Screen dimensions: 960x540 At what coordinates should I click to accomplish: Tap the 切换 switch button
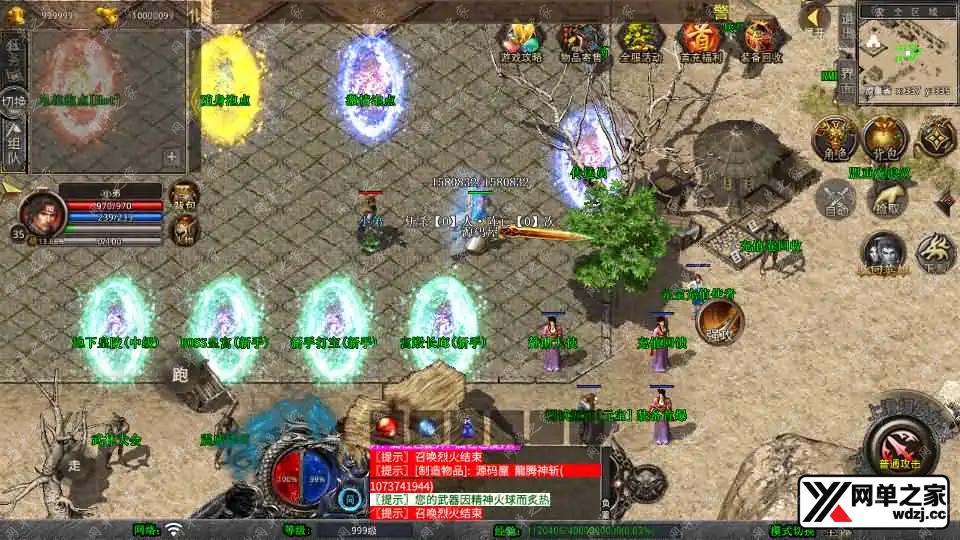point(14,100)
